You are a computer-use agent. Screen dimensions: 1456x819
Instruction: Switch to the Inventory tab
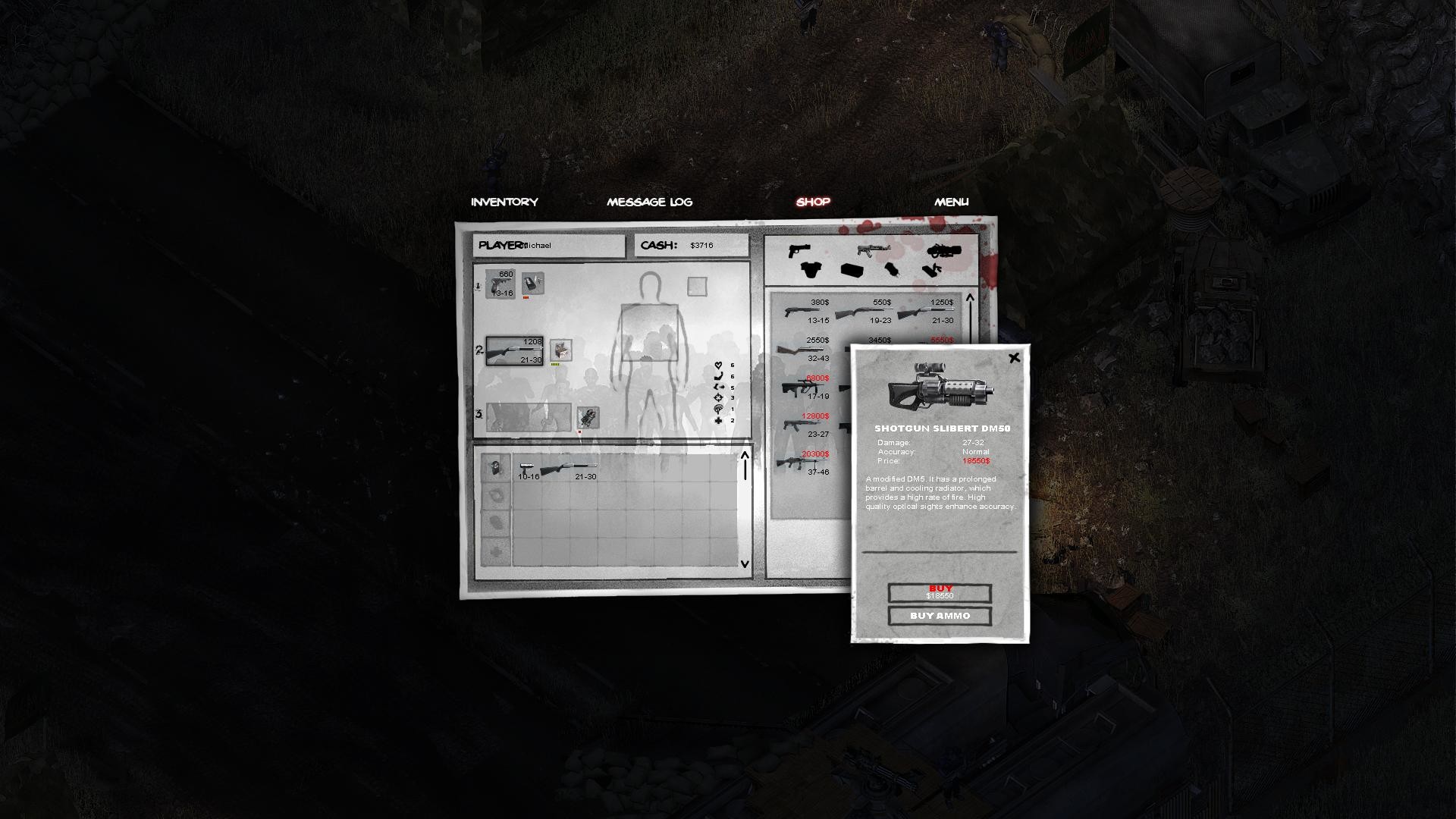coord(504,201)
